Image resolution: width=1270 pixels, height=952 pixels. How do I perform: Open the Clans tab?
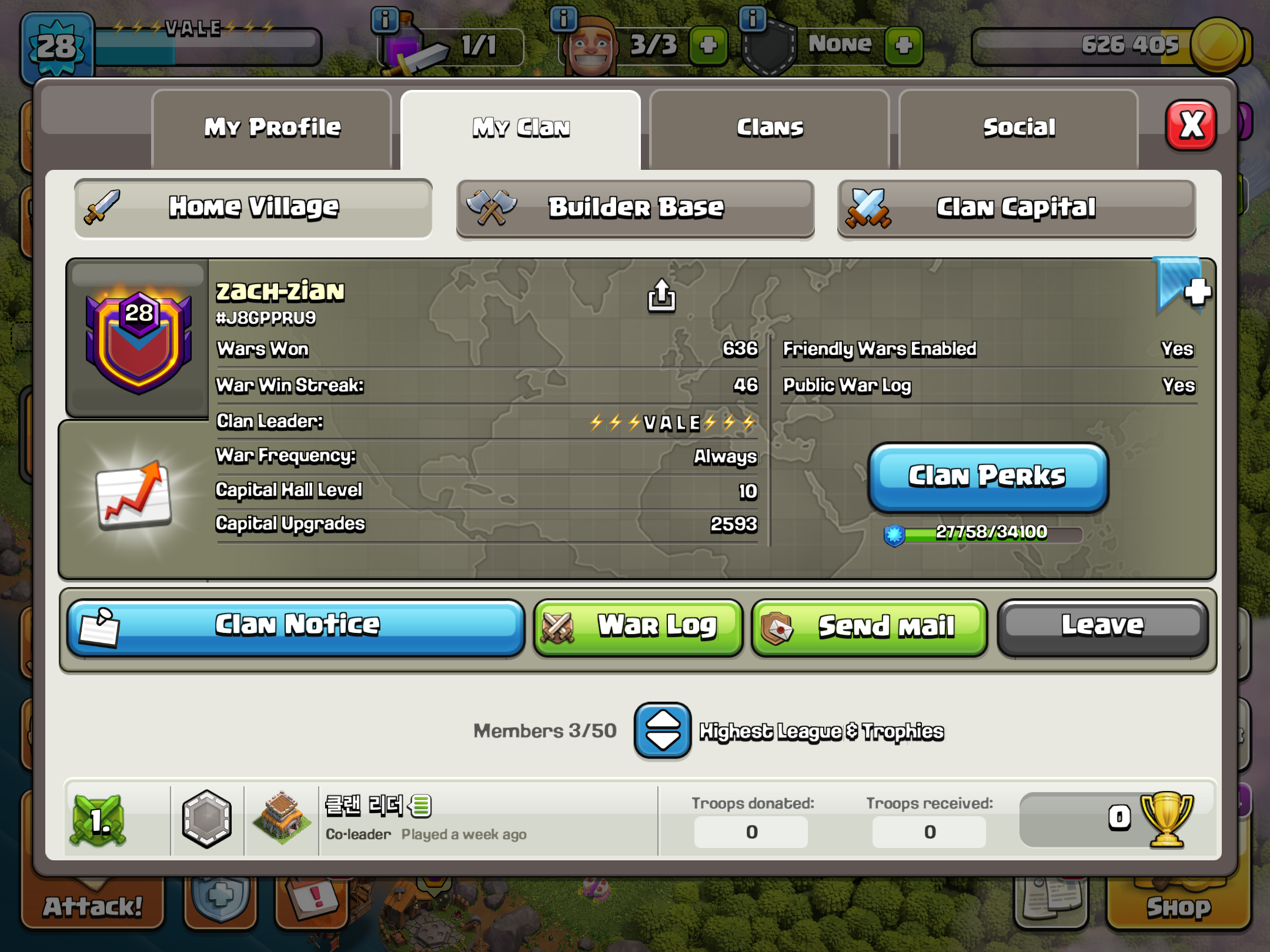[x=769, y=128]
